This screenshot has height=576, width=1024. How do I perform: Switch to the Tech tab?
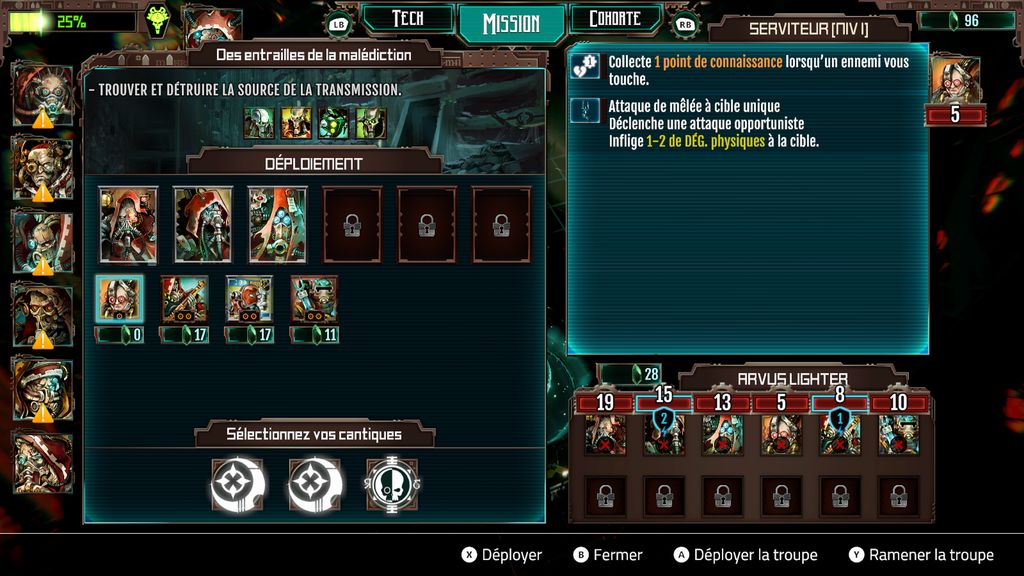pyautogui.click(x=407, y=19)
